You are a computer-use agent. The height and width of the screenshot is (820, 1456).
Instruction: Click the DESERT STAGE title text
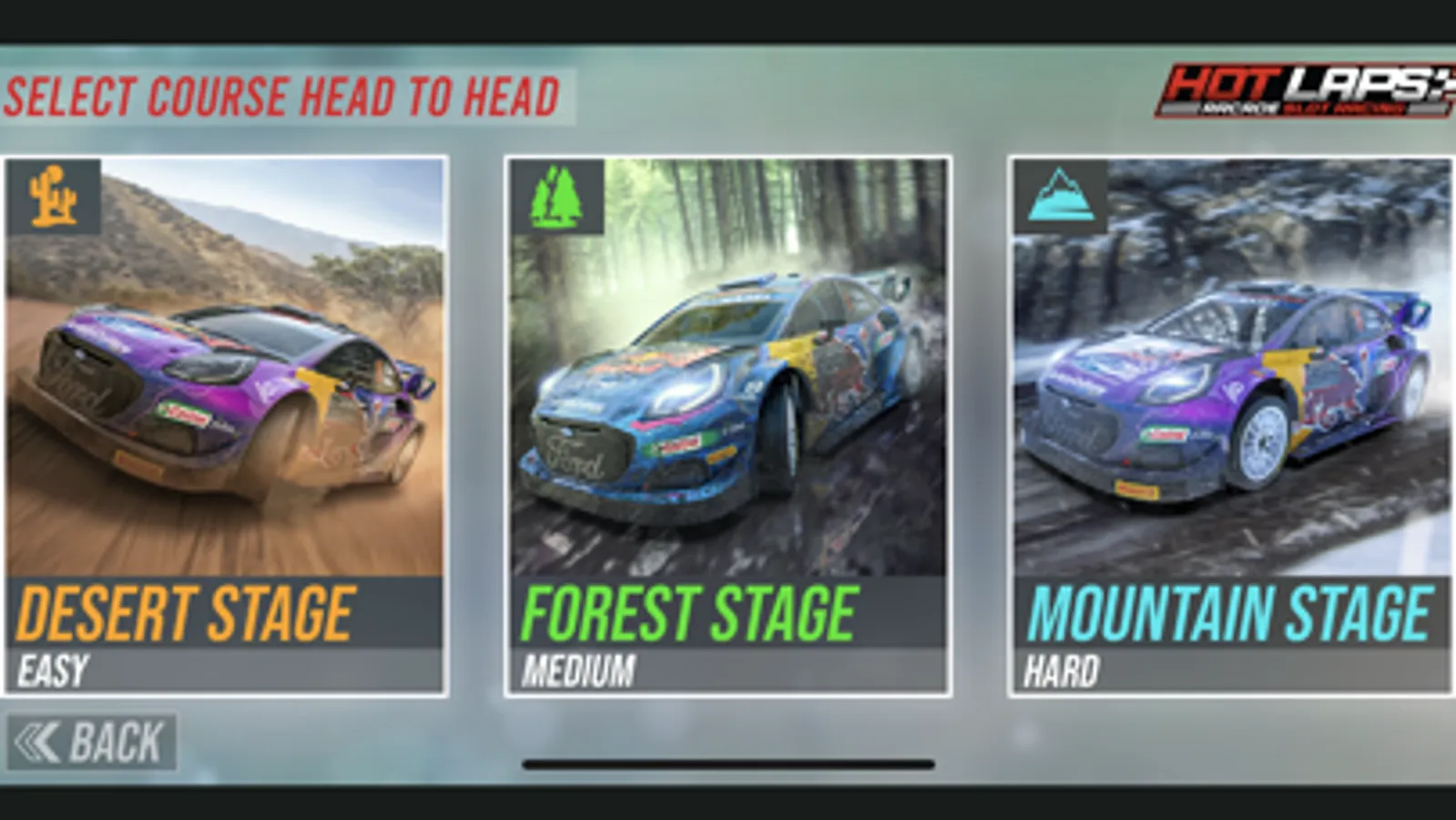pos(188,613)
